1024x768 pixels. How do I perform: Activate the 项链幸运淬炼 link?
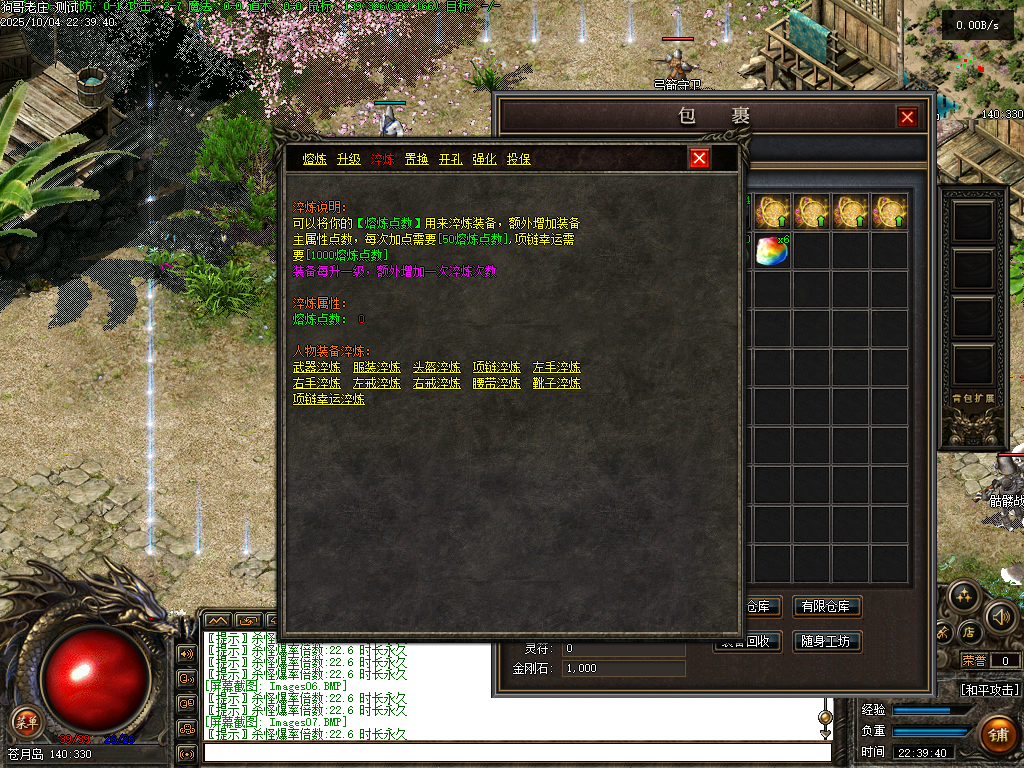point(328,399)
